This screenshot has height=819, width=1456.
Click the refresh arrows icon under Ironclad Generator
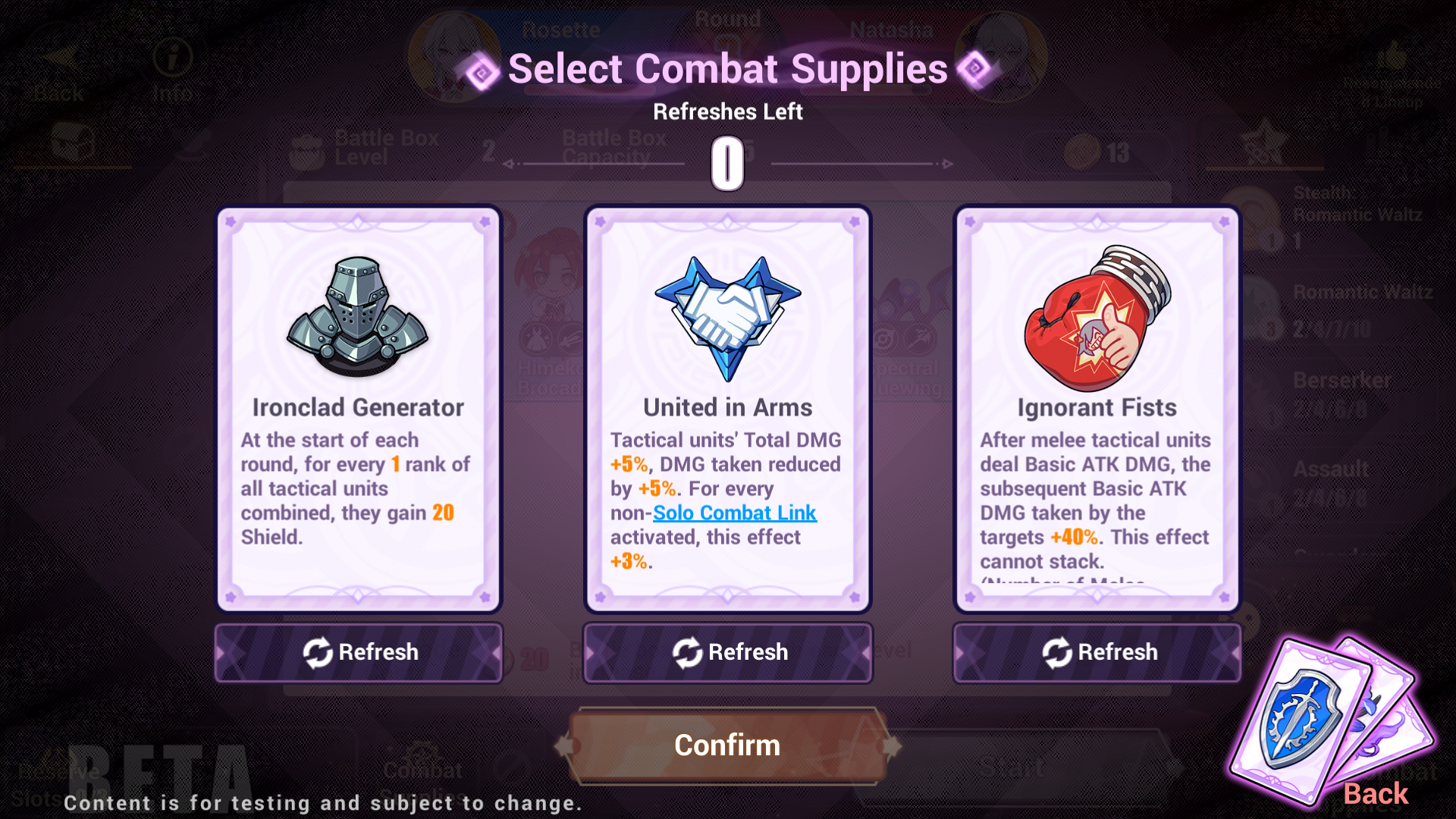[x=317, y=651]
